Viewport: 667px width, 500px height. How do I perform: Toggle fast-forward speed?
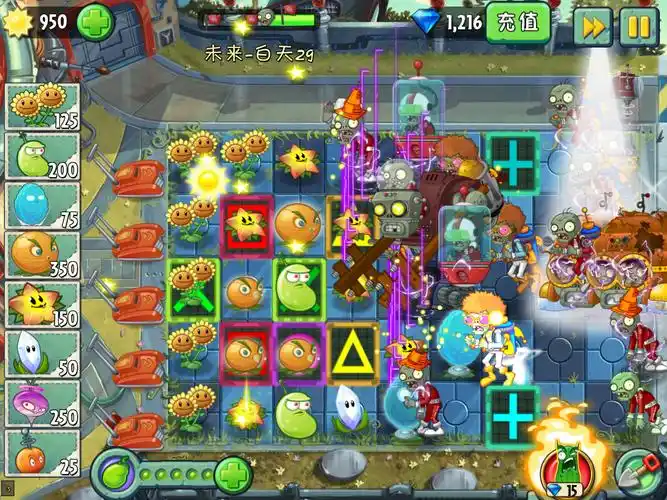point(594,25)
